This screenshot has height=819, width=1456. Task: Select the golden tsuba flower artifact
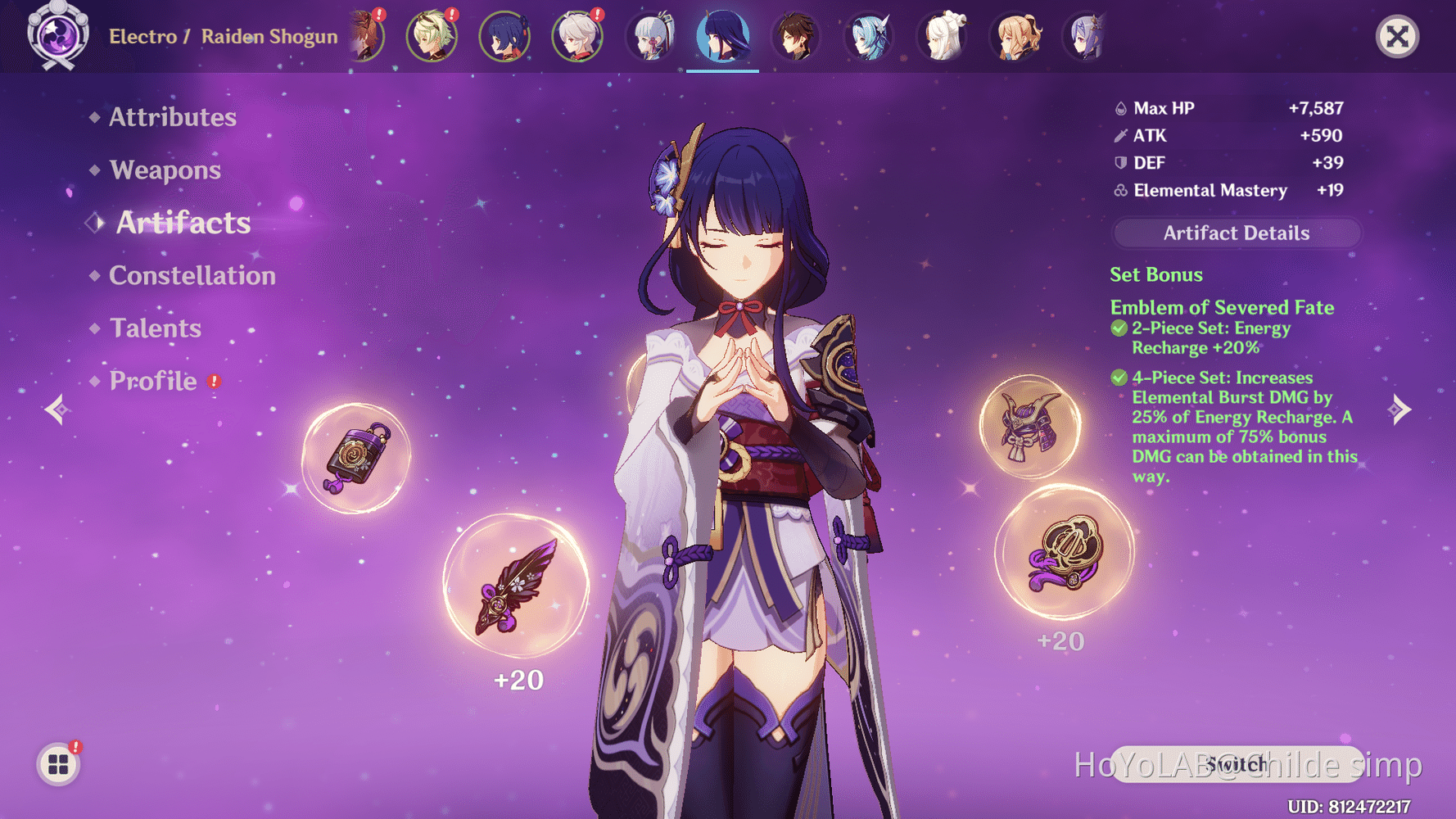click(x=1065, y=550)
